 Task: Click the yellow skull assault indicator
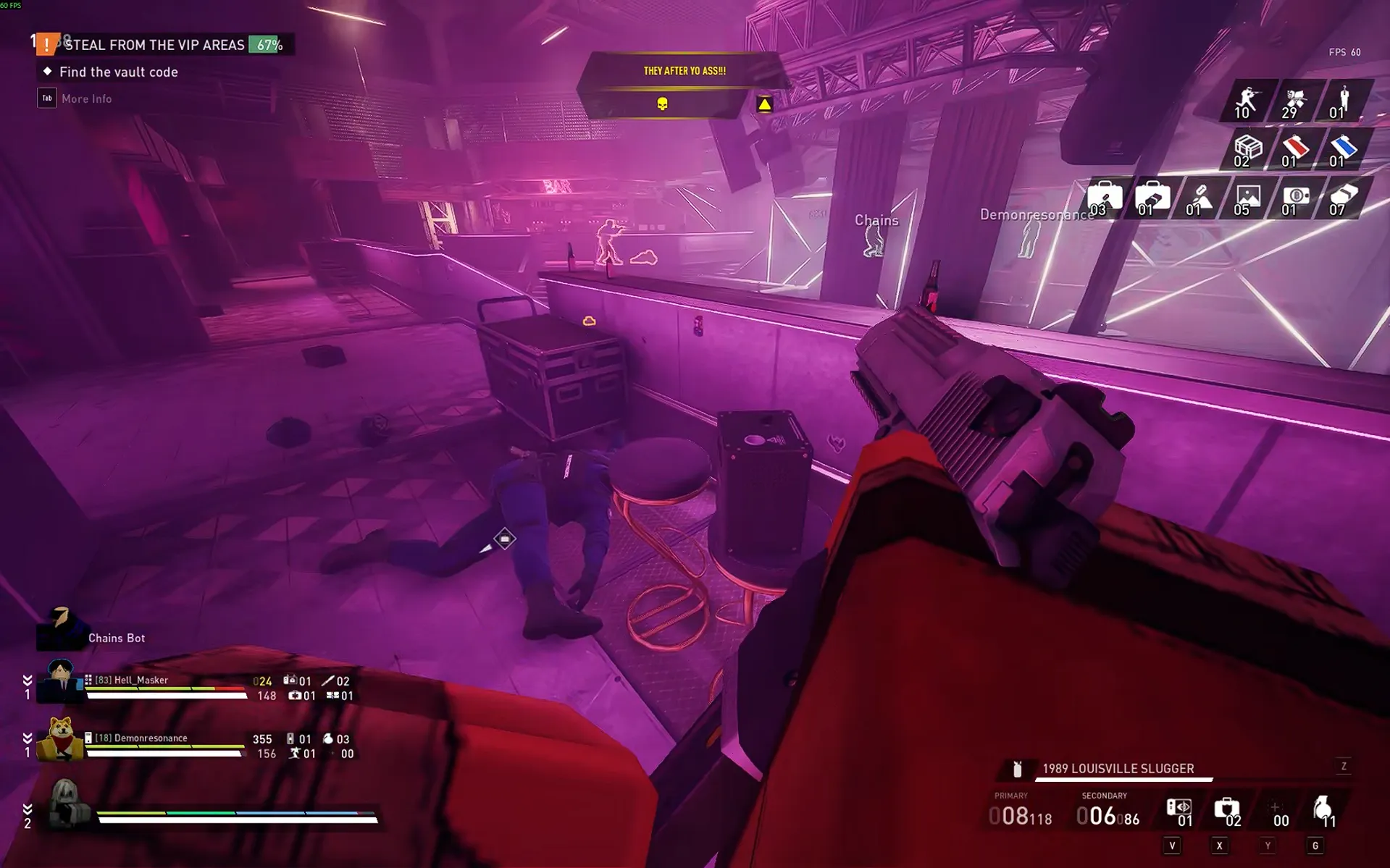click(662, 104)
